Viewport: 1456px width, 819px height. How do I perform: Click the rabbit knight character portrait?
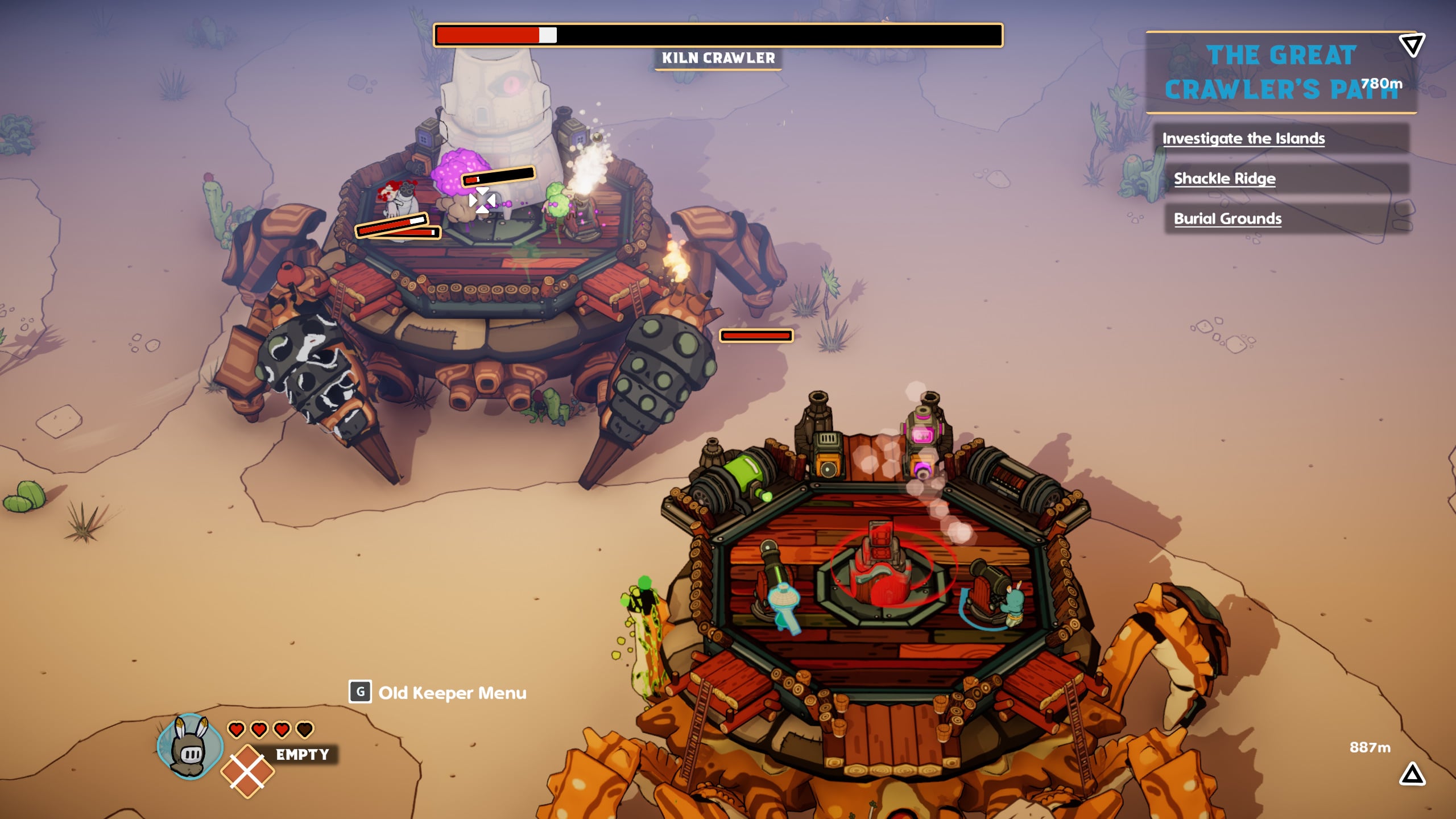pos(190,747)
